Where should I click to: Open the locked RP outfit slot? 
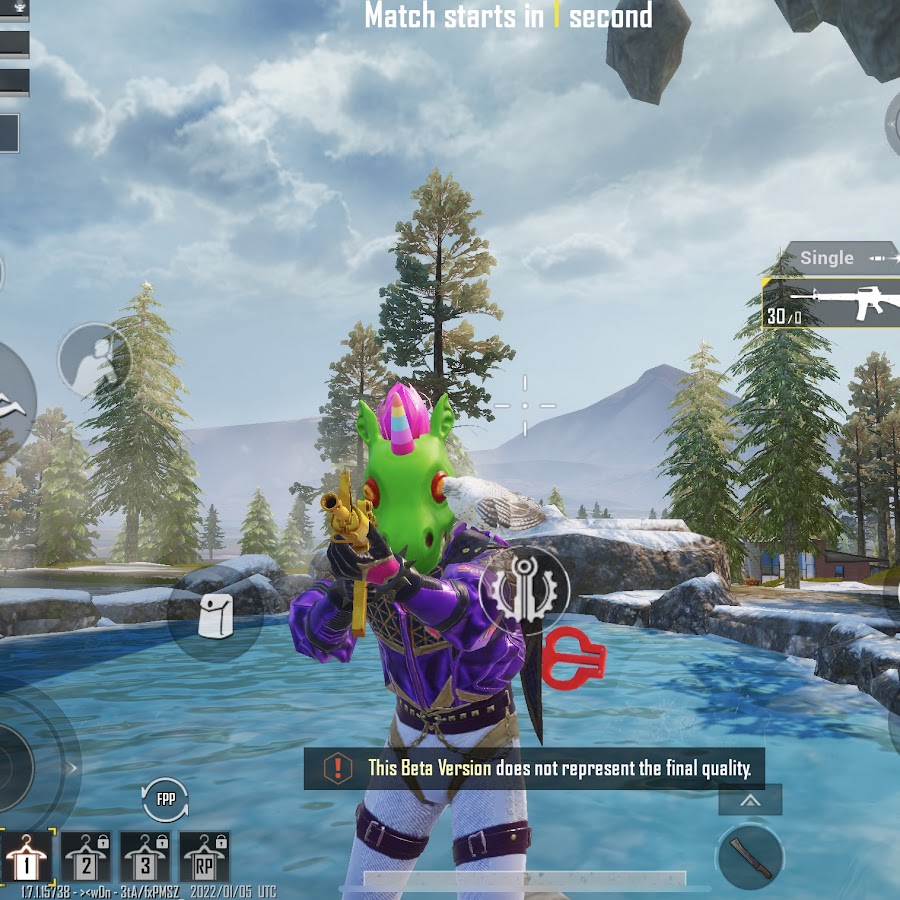(205, 857)
